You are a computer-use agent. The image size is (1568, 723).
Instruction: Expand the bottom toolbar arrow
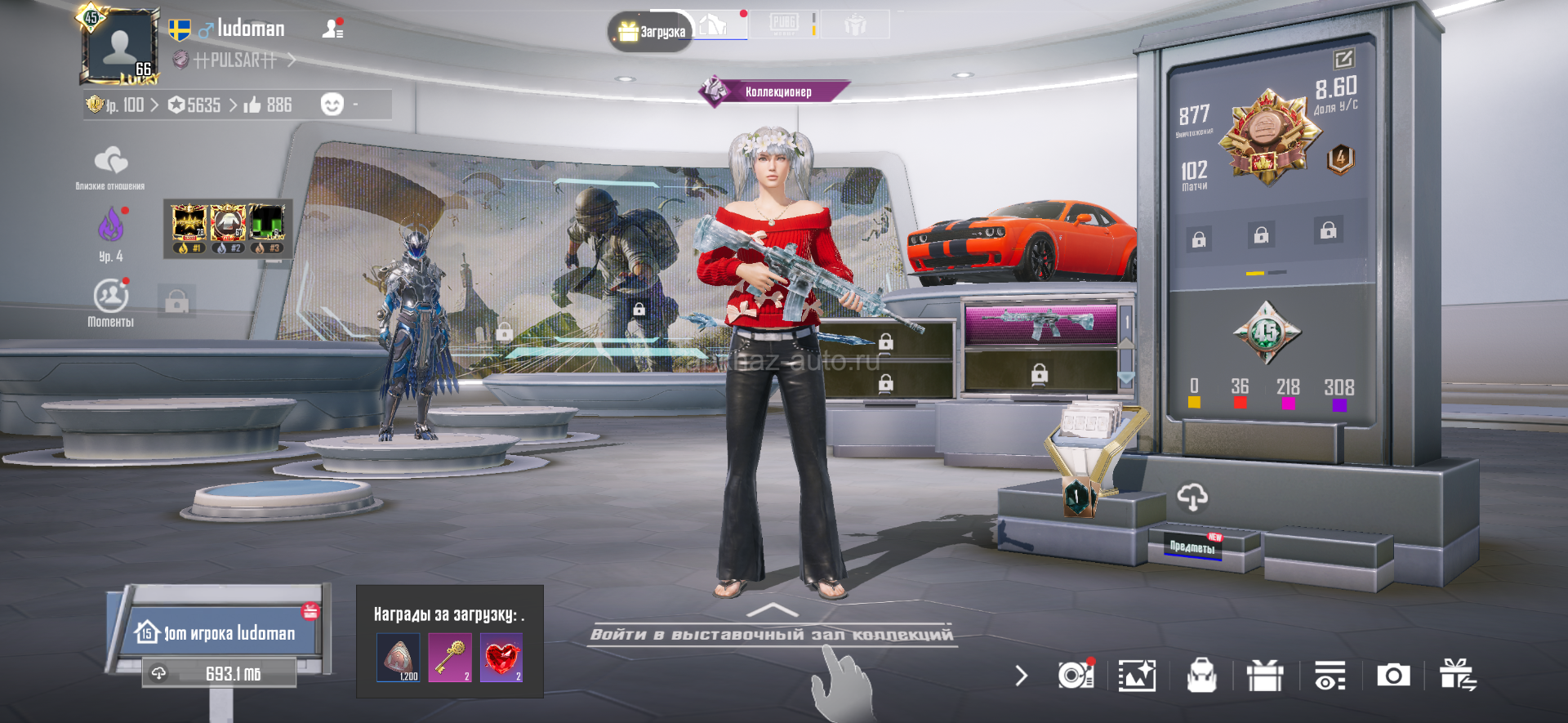point(1021,676)
